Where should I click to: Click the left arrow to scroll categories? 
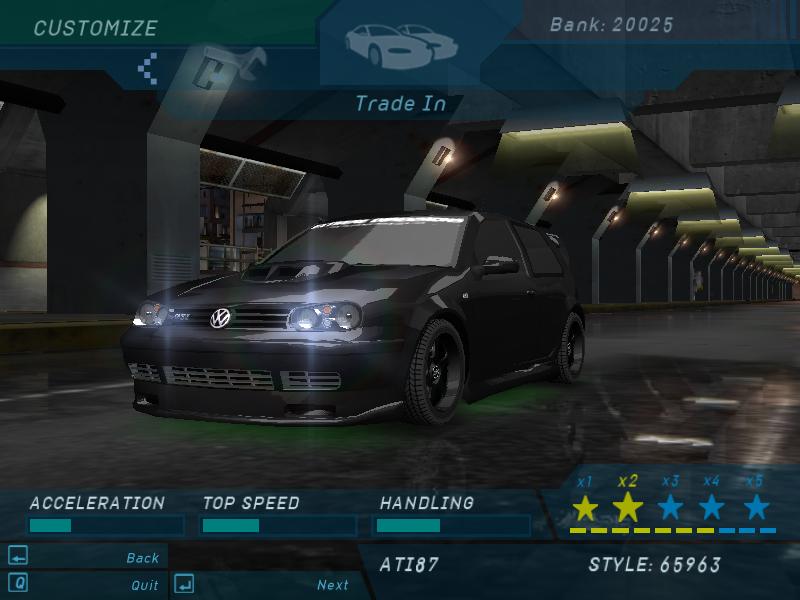(148, 67)
